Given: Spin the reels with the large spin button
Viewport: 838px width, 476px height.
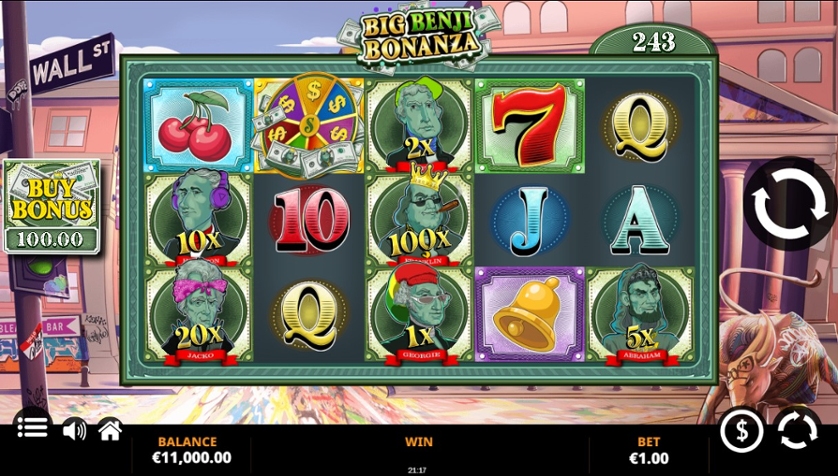Looking at the screenshot, I should click(x=789, y=204).
